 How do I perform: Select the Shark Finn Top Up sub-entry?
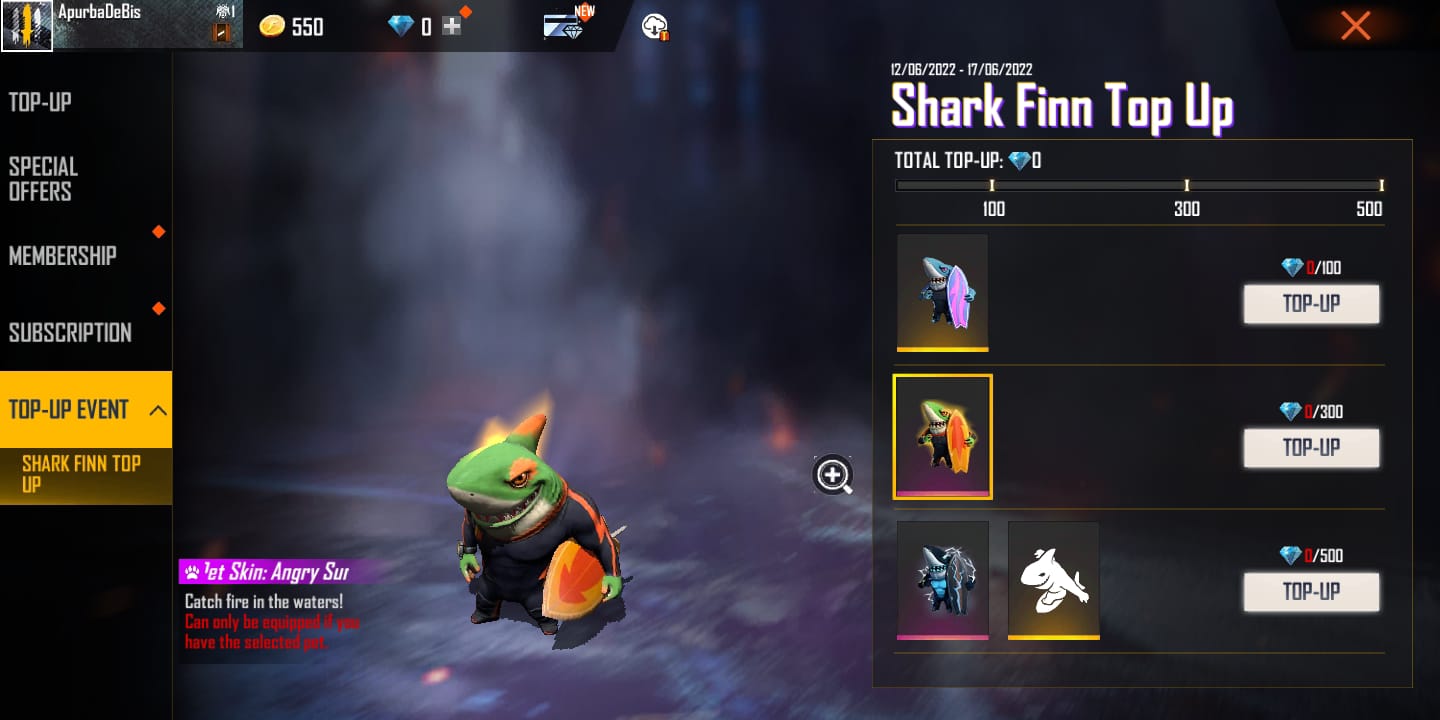coord(82,474)
